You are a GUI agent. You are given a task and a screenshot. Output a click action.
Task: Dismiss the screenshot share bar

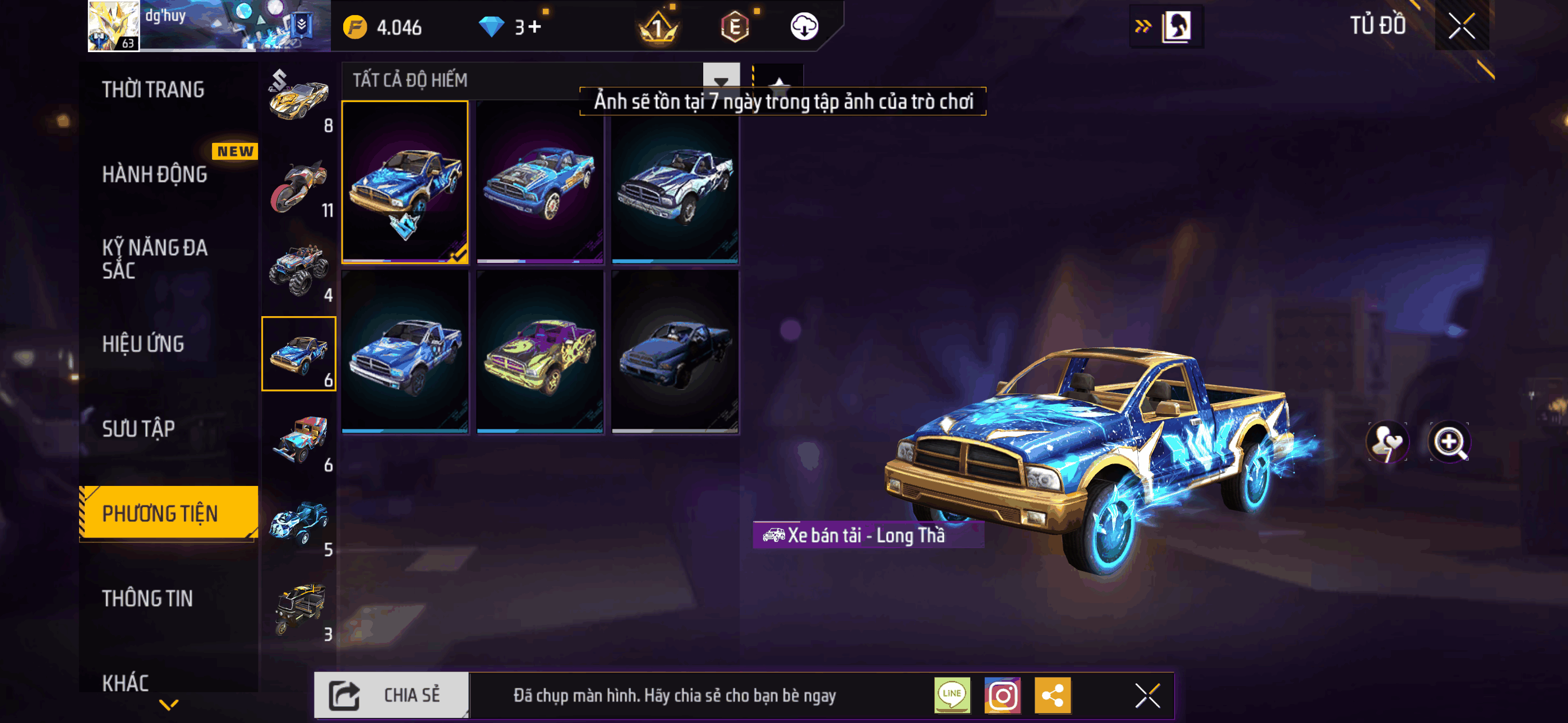[1147, 695]
